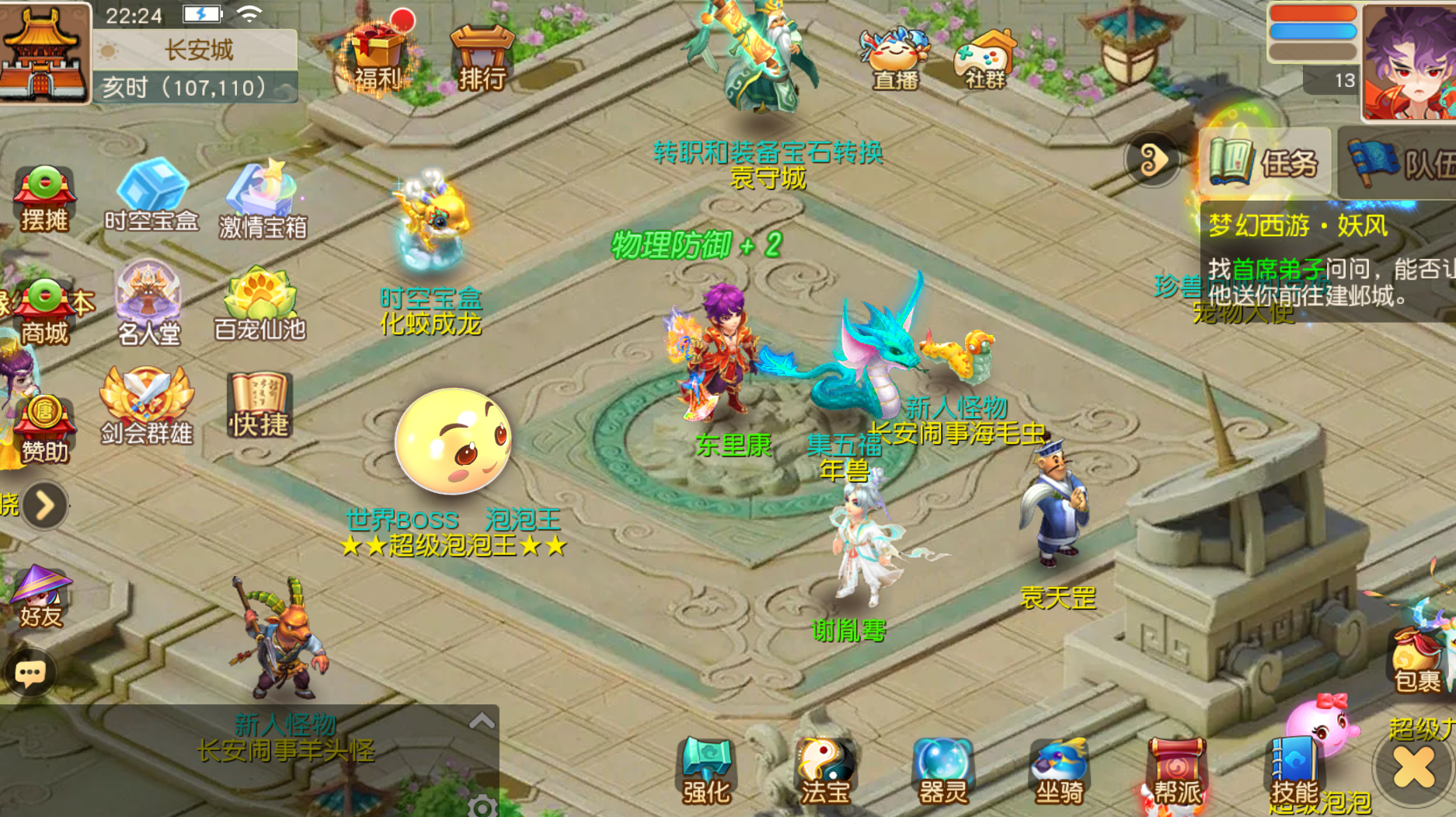Open the 好友 friends list
The image size is (1456, 817).
point(40,595)
